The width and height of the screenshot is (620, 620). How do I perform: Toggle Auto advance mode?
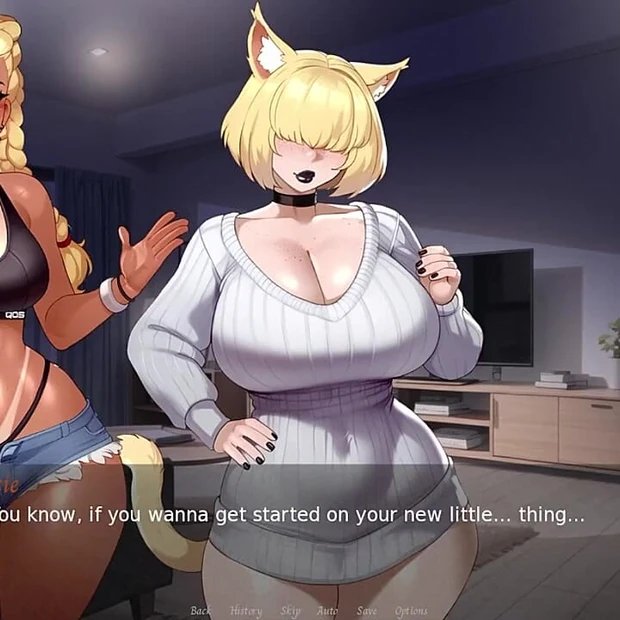point(328,611)
